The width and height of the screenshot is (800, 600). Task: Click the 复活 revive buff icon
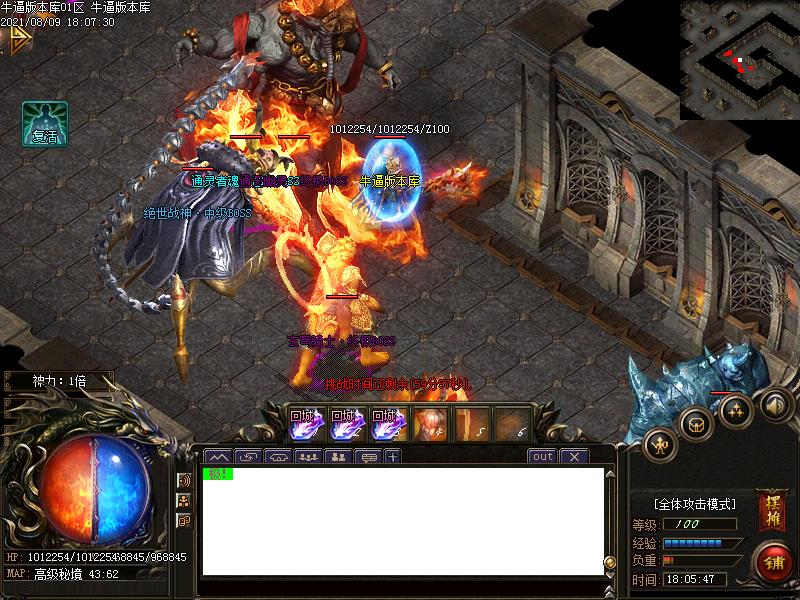pyautogui.click(x=45, y=124)
